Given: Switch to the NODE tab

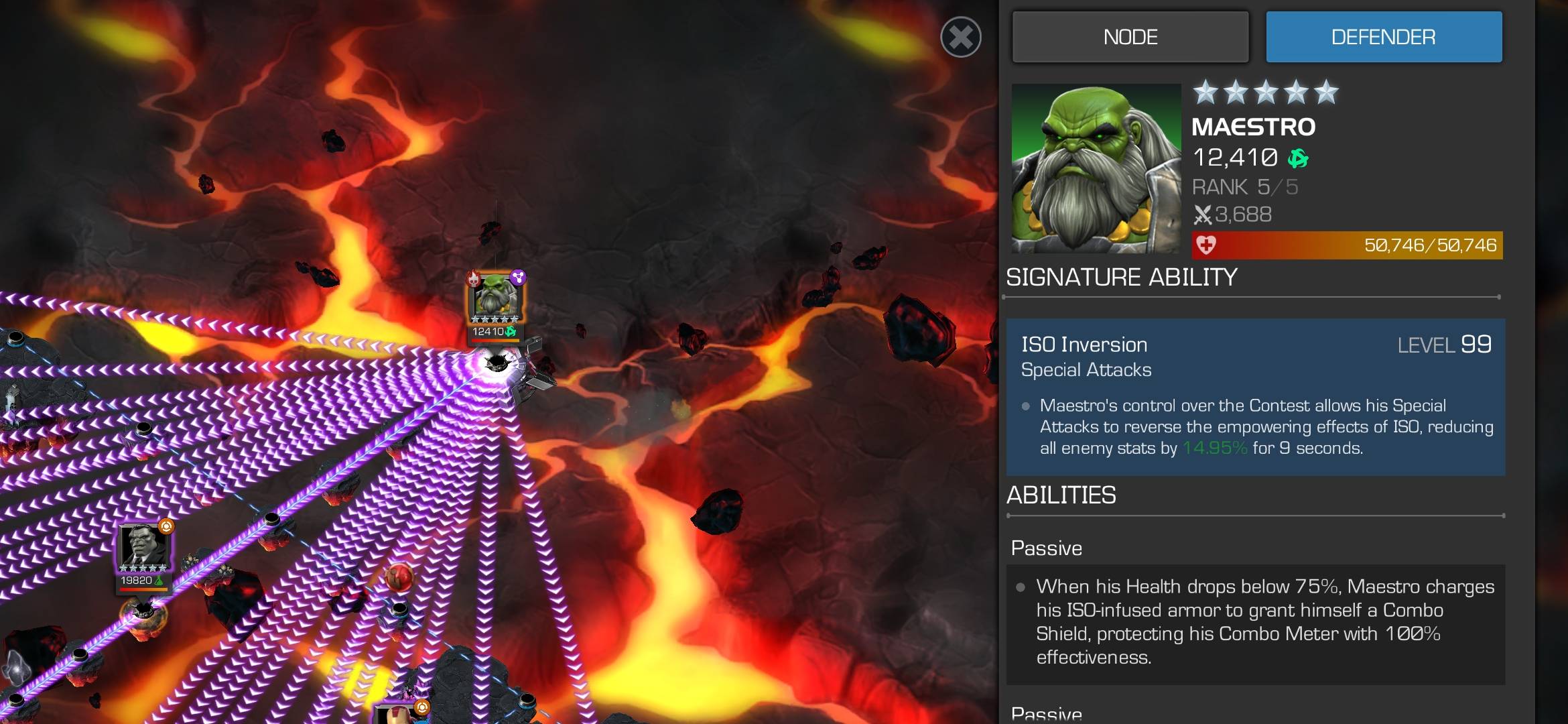Looking at the screenshot, I should (x=1130, y=37).
